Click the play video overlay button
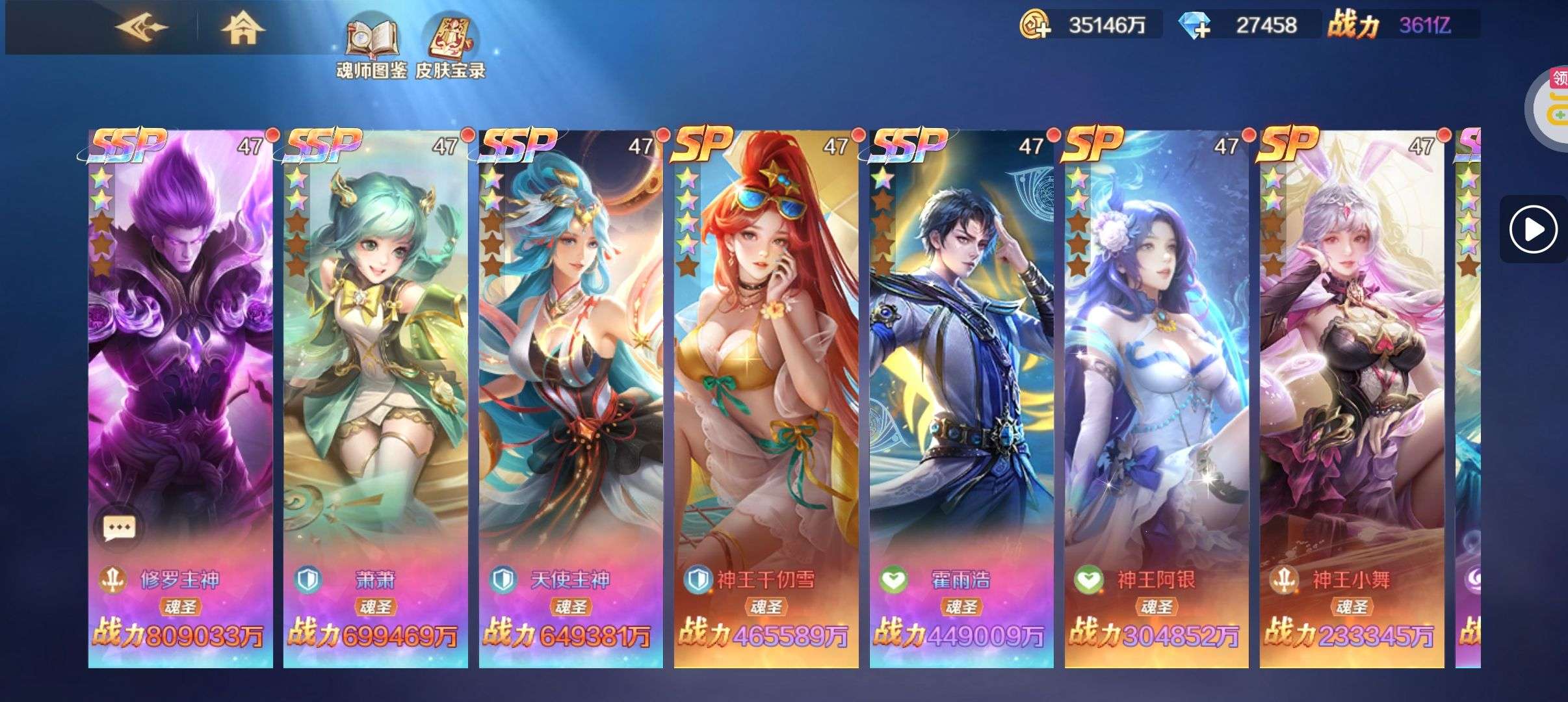Screen dimensions: 1568x702 tap(1533, 229)
